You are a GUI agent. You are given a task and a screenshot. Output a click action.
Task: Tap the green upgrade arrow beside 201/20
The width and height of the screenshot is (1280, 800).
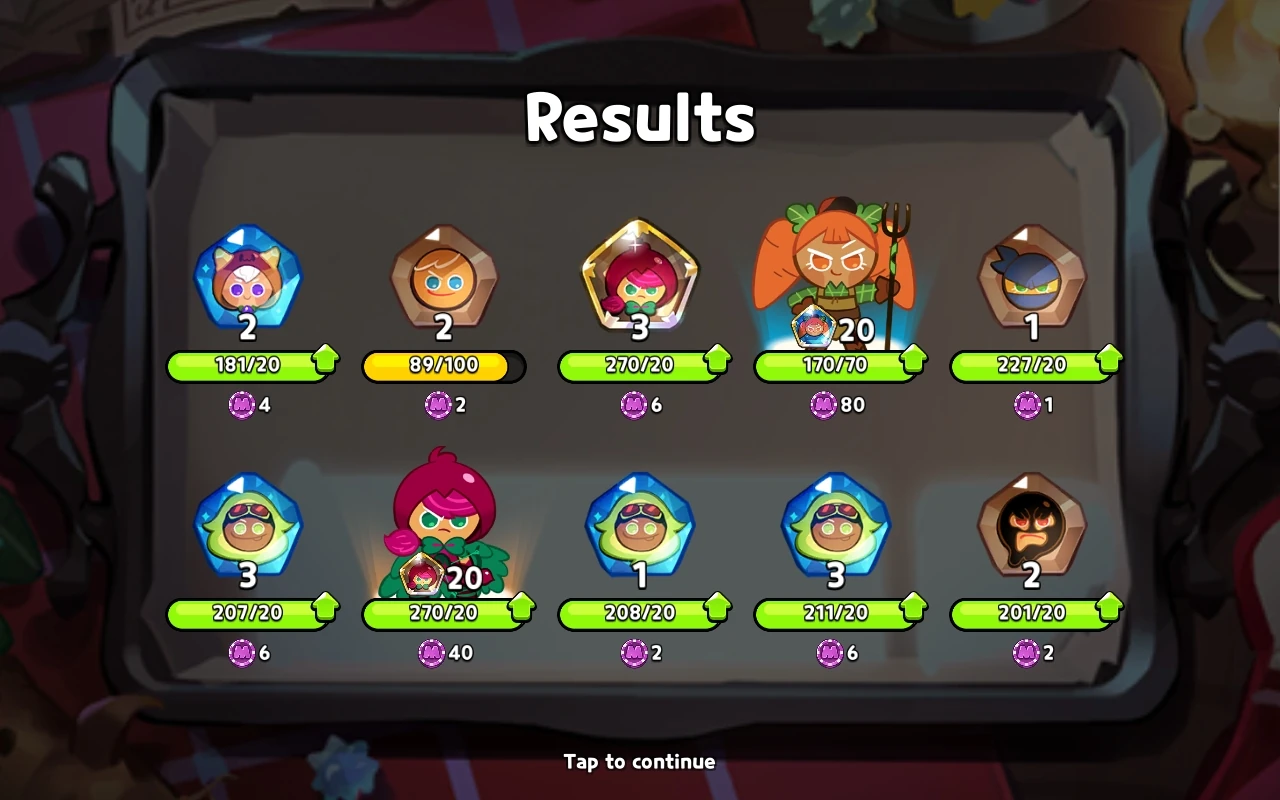coord(1110,610)
